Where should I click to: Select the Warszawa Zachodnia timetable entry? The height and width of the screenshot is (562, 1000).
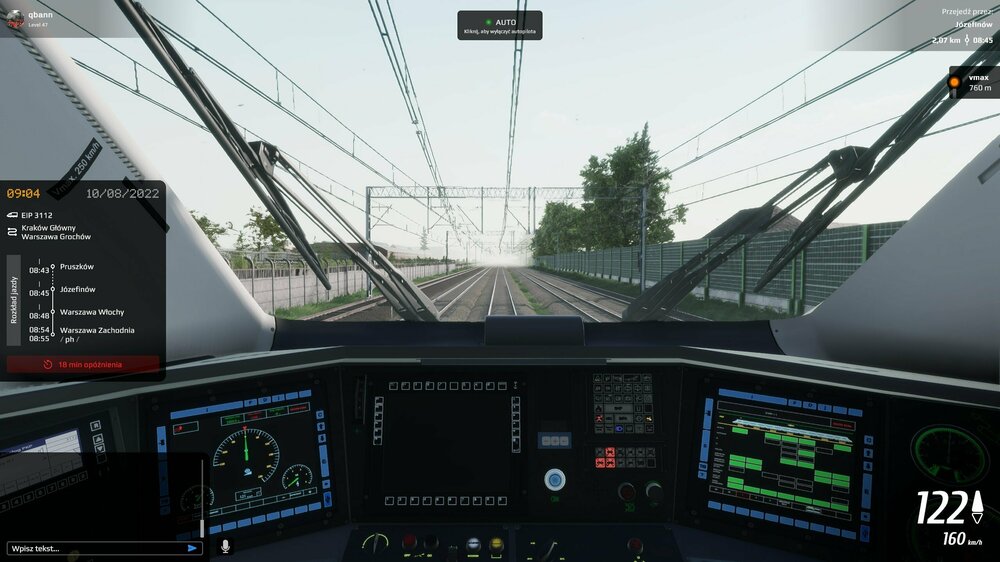[x=96, y=330]
